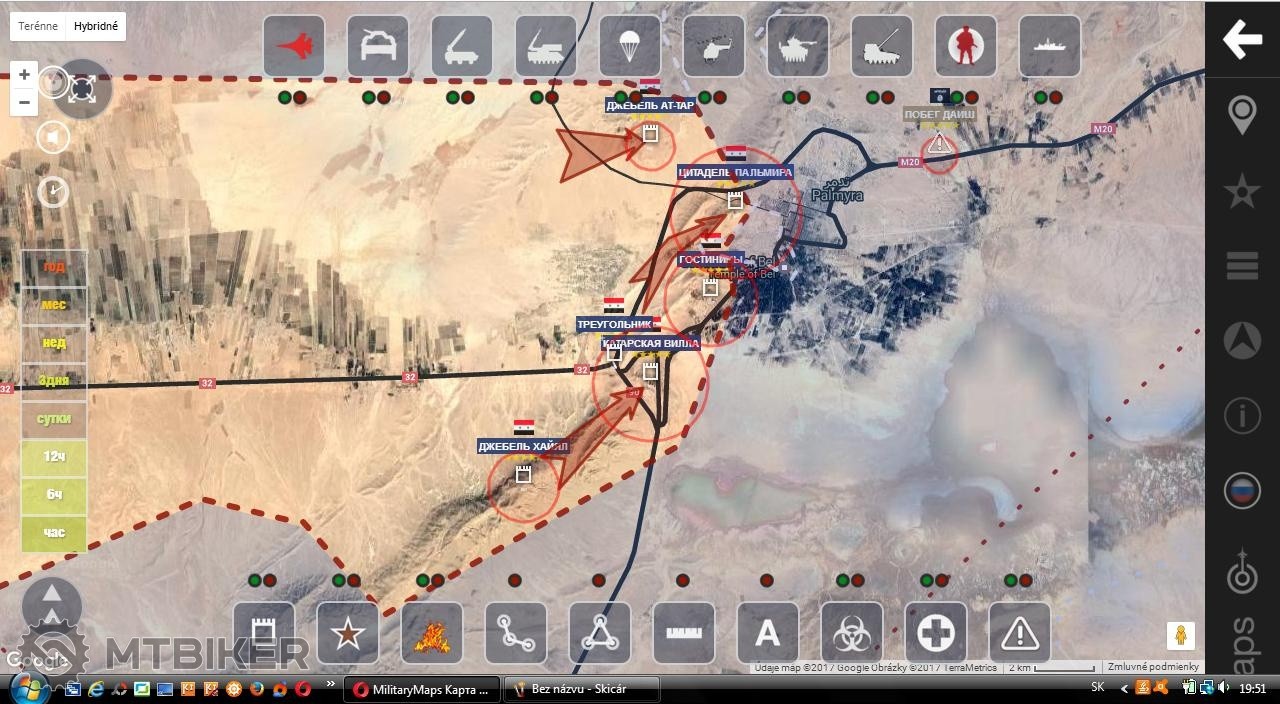Viewport: 1280px width, 704px height.
Task: Activate the biohazard symbol tool
Action: [x=852, y=633]
